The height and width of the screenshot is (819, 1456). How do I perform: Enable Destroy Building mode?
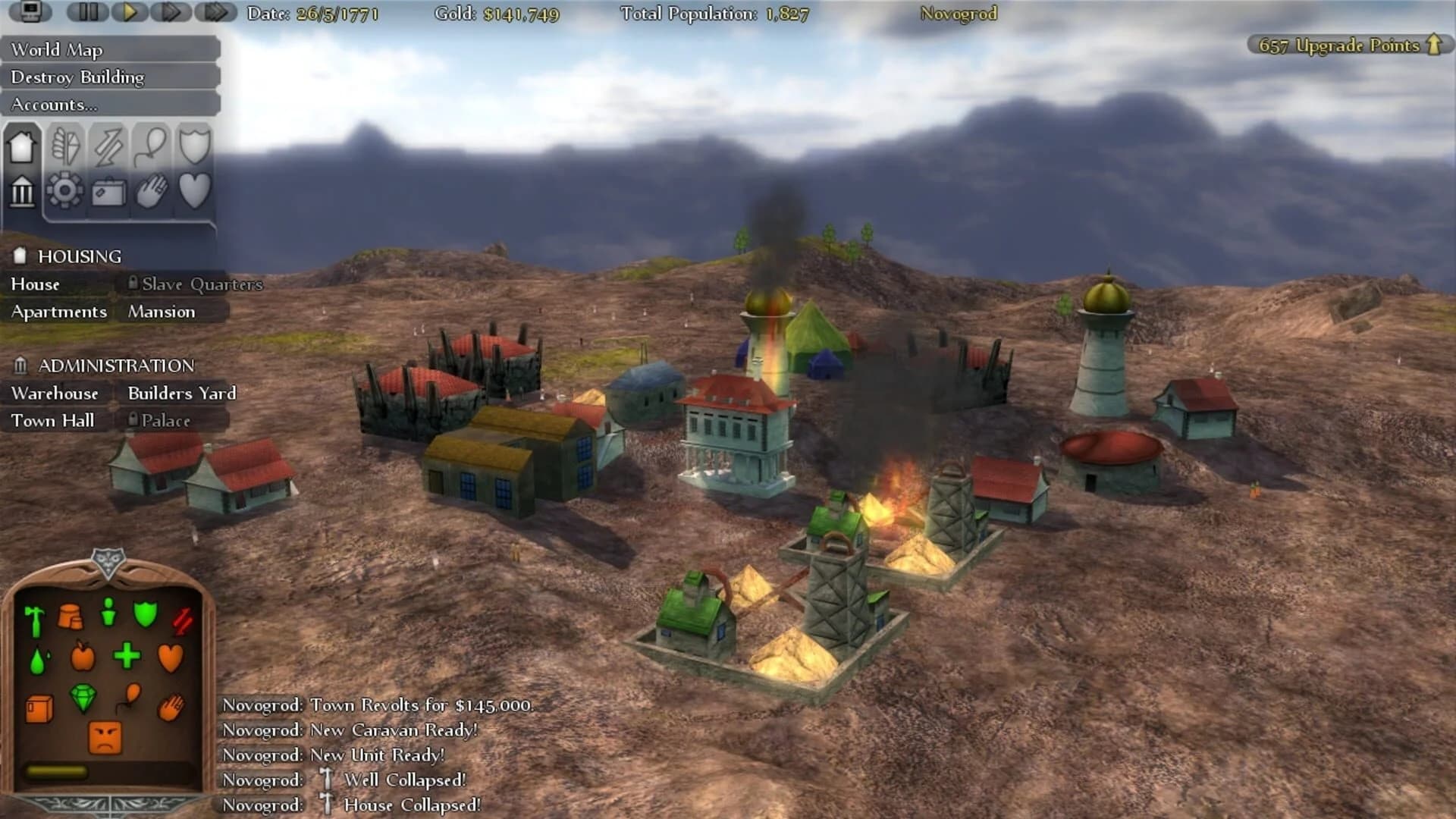(76, 77)
